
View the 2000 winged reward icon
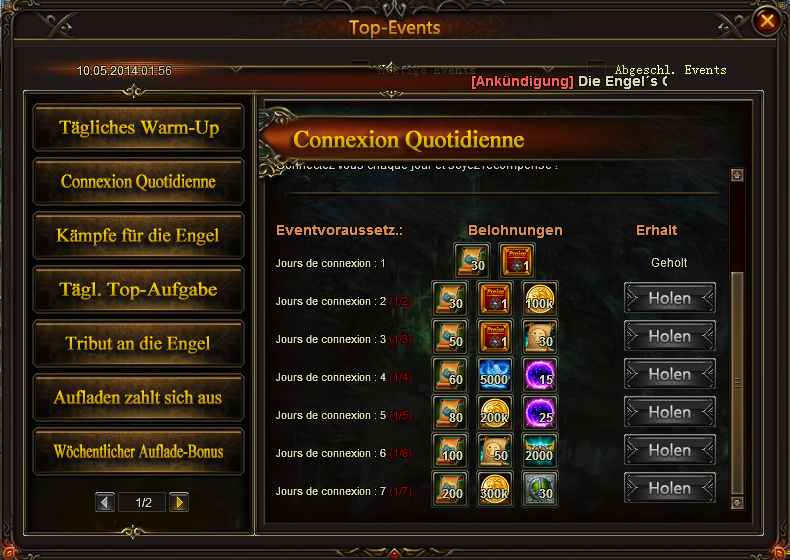pyautogui.click(x=541, y=450)
